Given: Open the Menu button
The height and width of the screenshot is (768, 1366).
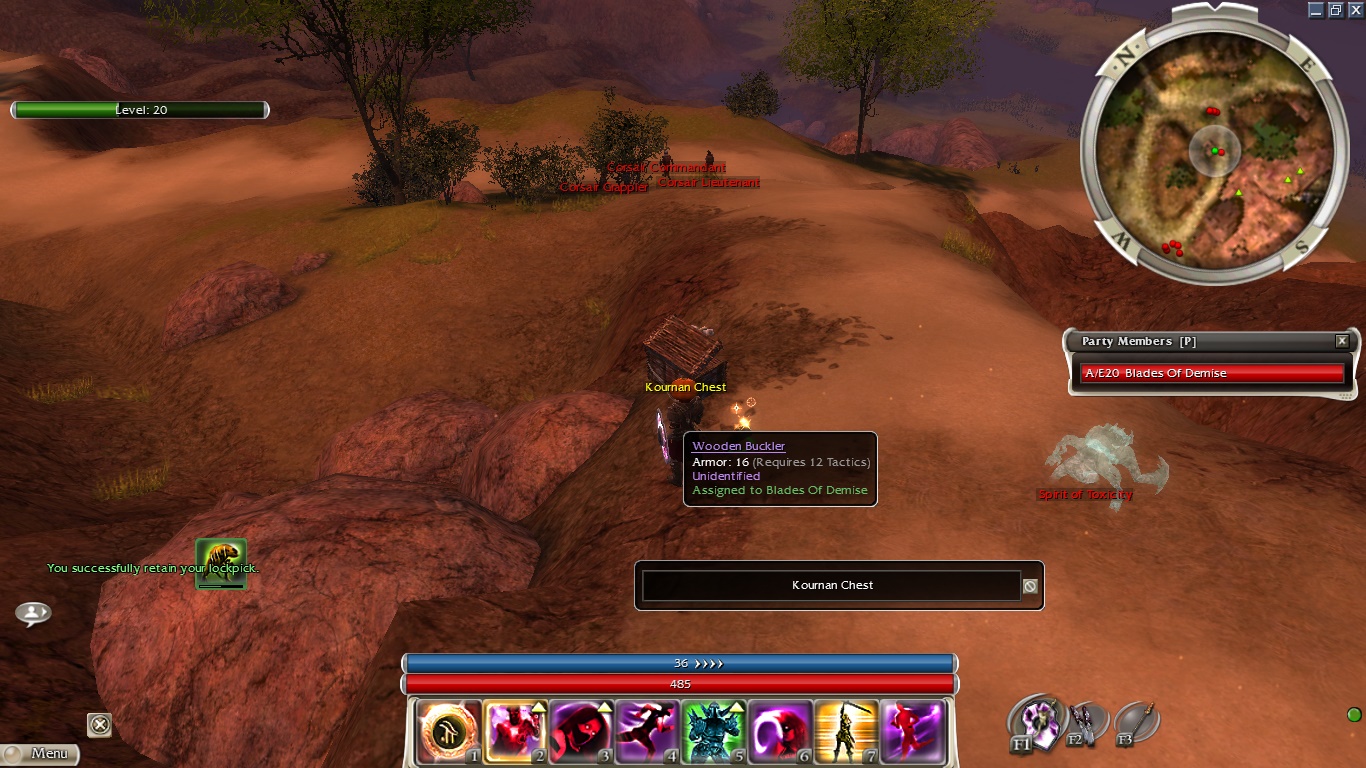Looking at the screenshot, I should pos(40,753).
